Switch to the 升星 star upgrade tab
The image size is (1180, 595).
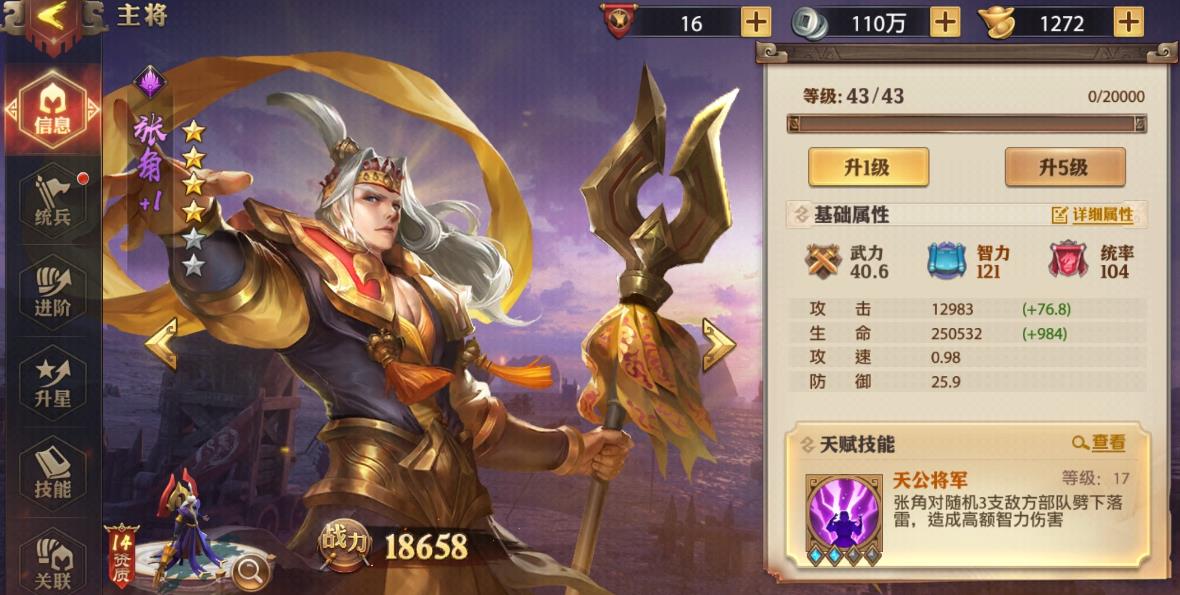(52, 382)
